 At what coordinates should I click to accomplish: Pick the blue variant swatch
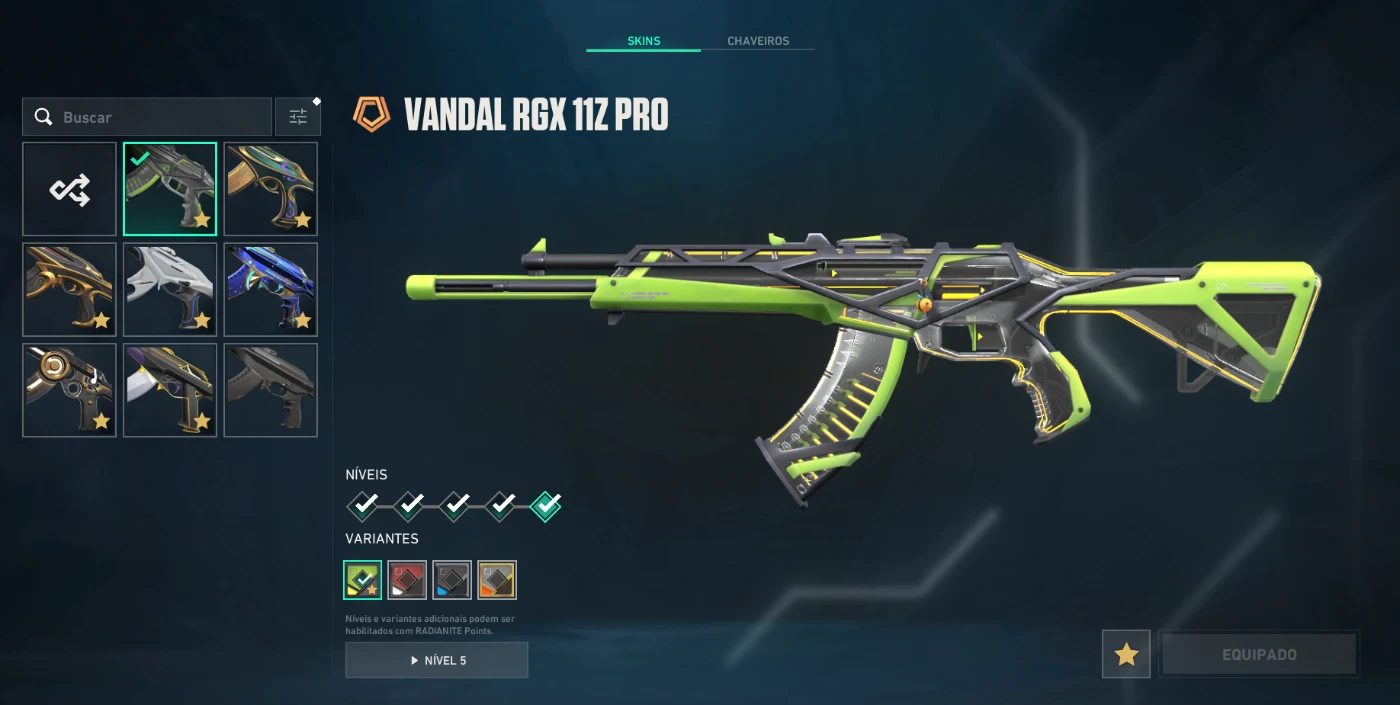tap(452, 580)
